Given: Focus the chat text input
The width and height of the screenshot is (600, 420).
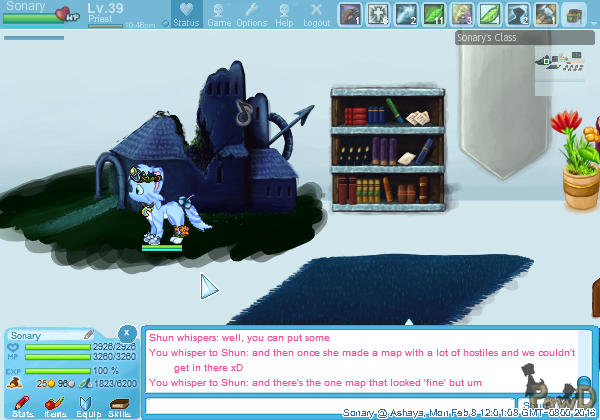Looking at the screenshot, I should [330, 406].
